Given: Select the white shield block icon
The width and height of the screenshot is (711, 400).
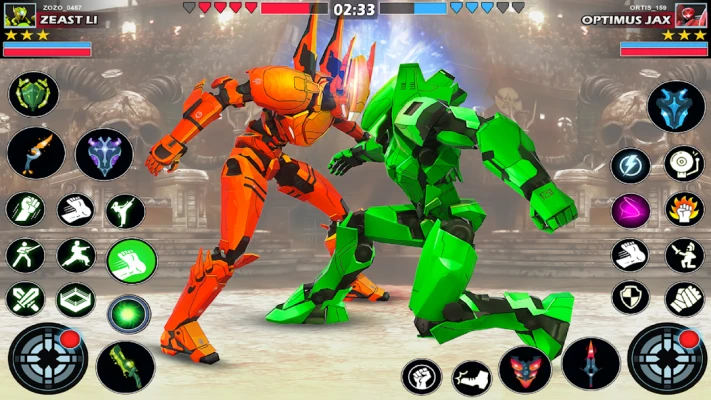Looking at the screenshot, I should point(630,298).
